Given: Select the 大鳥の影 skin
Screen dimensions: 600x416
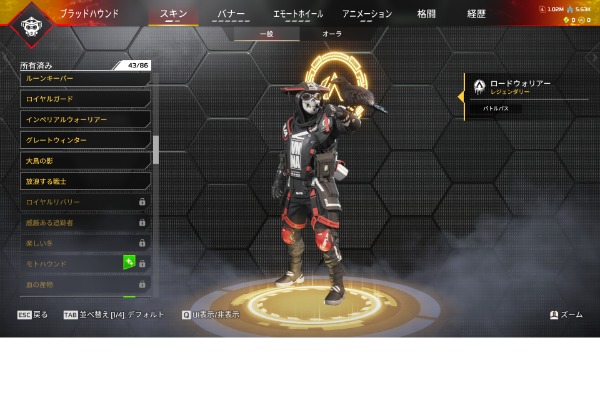Looking at the screenshot, I should click(85, 160).
